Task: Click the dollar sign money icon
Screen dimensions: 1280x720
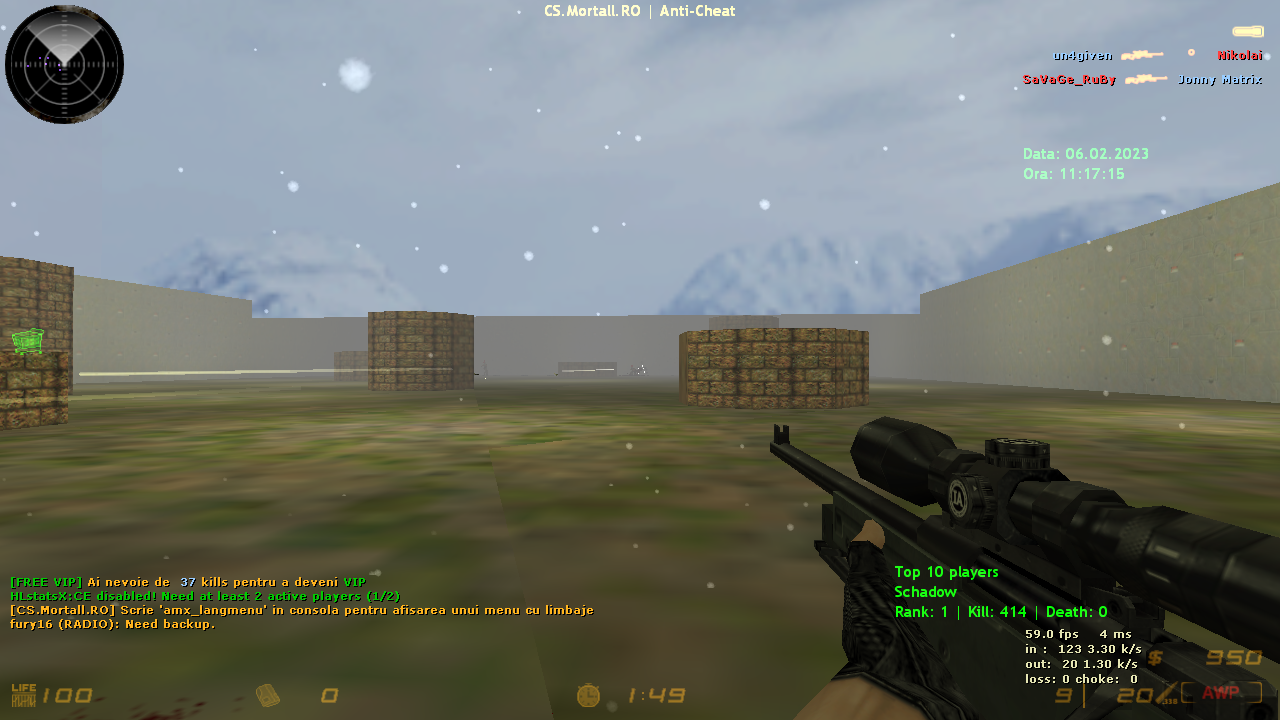Action: tap(1157, 658)
